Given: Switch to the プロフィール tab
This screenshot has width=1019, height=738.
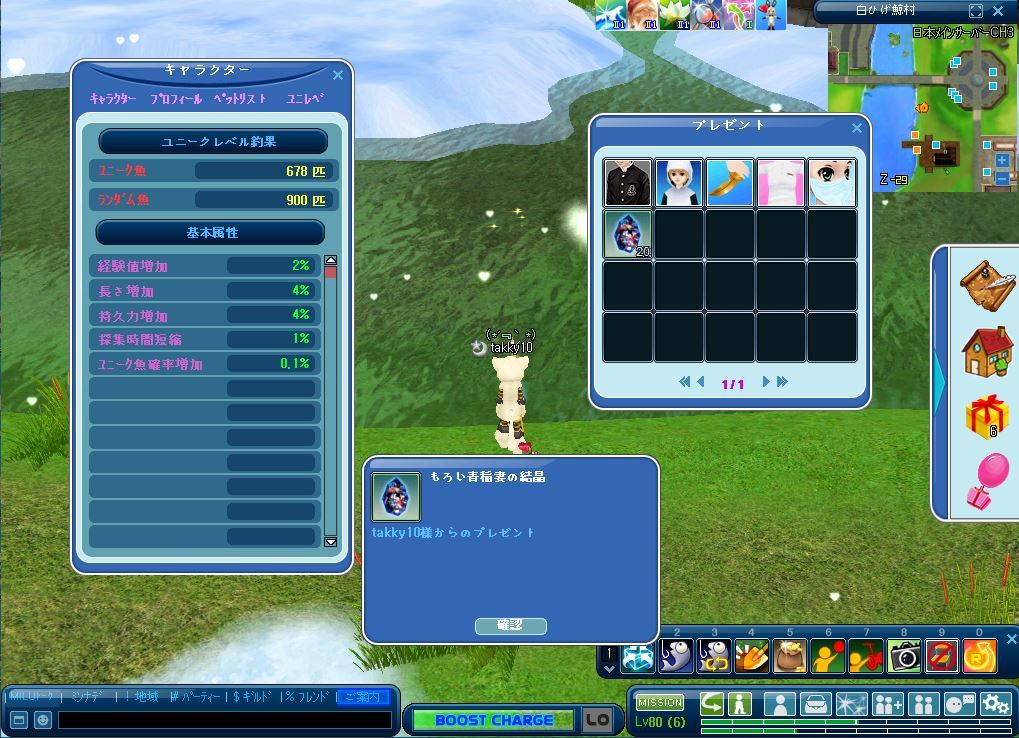Looking at the screenshot, I should tap(176, 99).
